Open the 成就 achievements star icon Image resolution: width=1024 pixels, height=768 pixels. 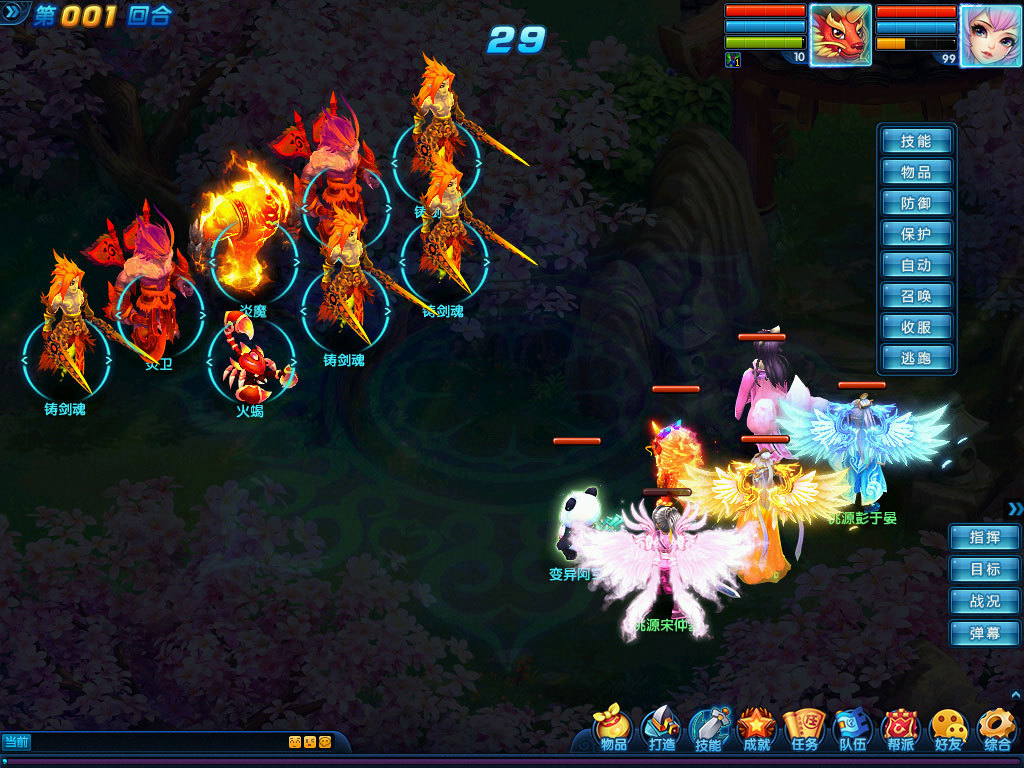pos(757,729)
